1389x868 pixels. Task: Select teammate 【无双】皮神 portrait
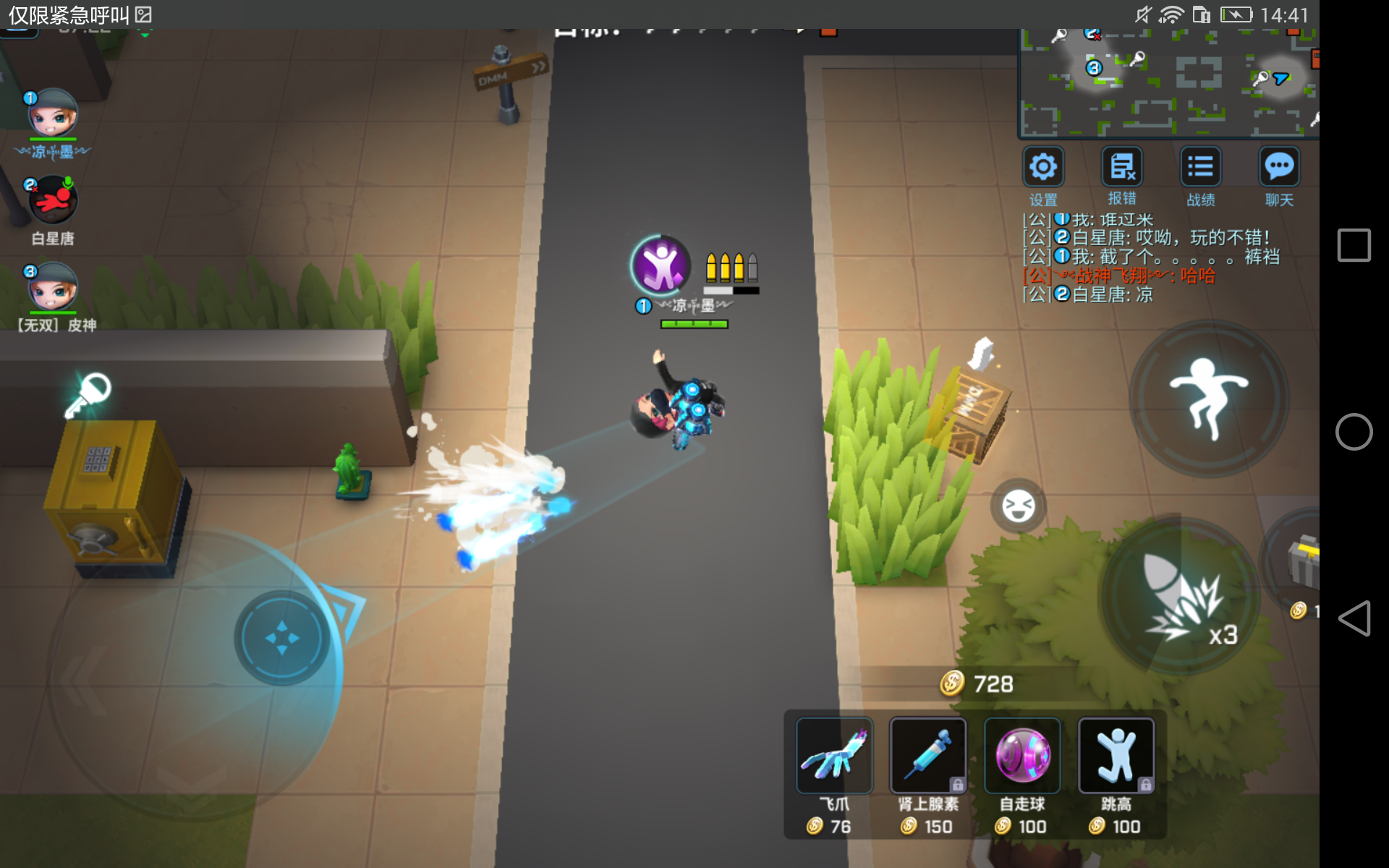(x=52, y=286)
